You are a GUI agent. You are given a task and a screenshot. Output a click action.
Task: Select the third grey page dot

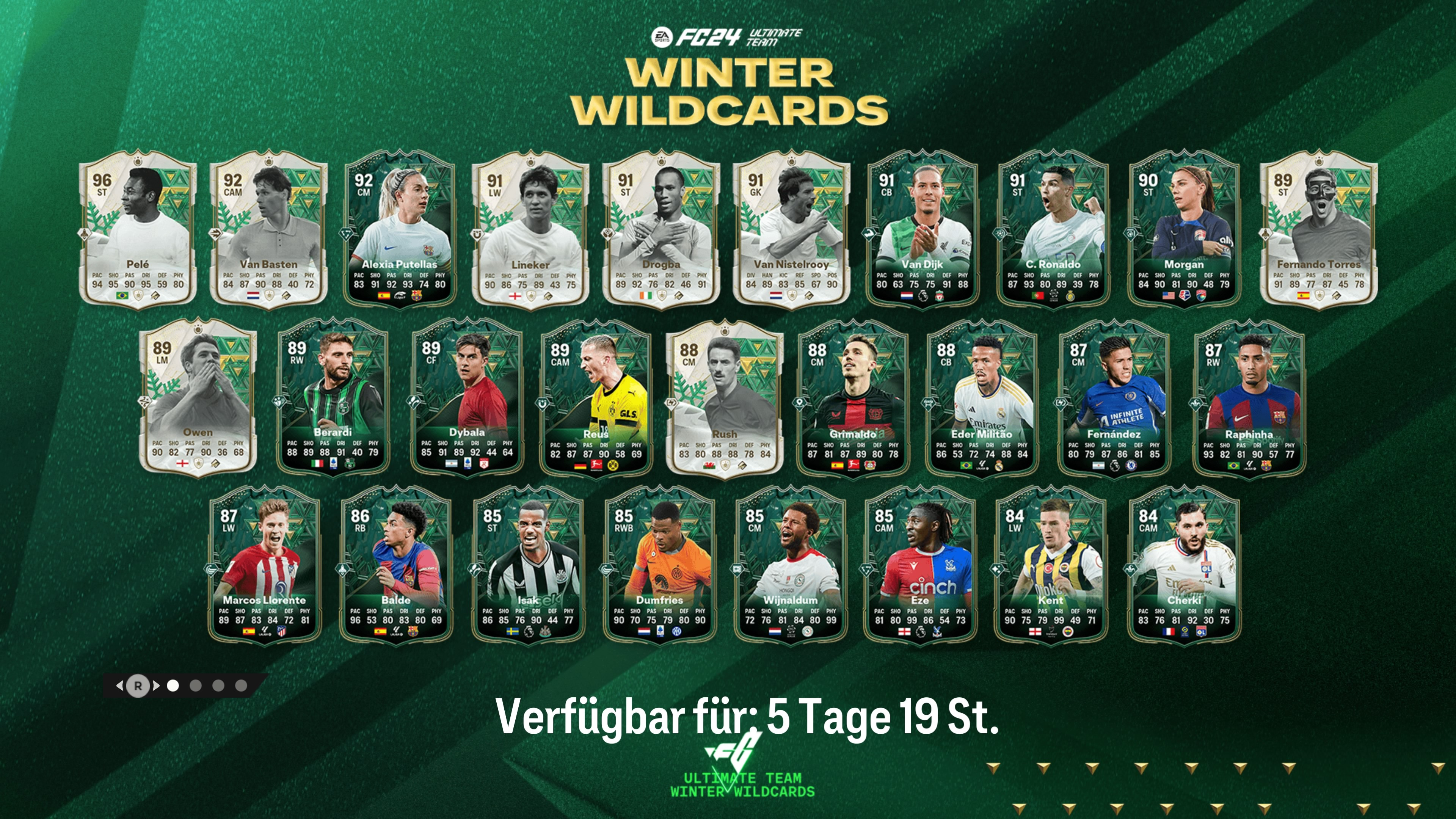click(219, 686)
